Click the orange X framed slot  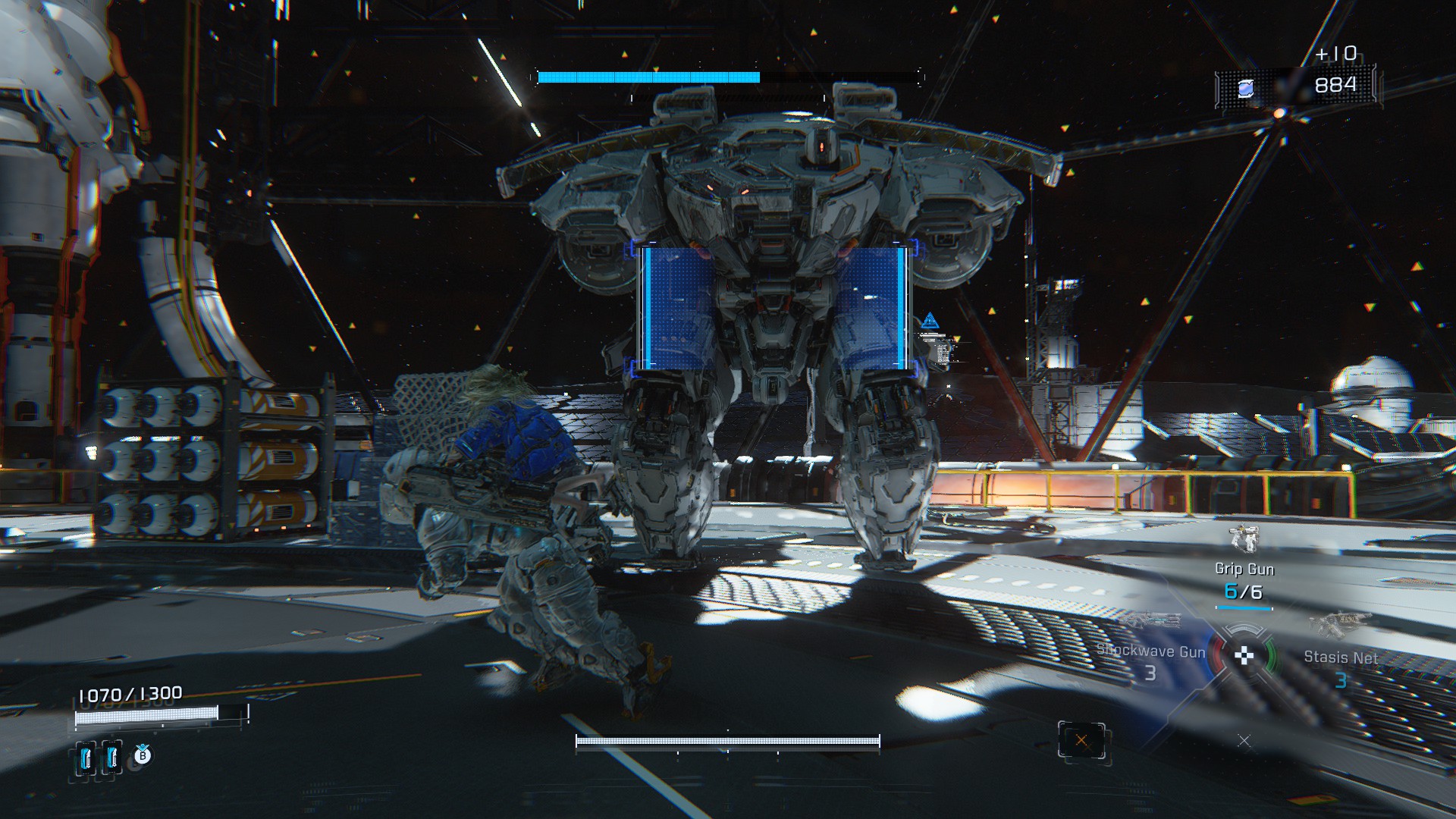coord(1081,741)
